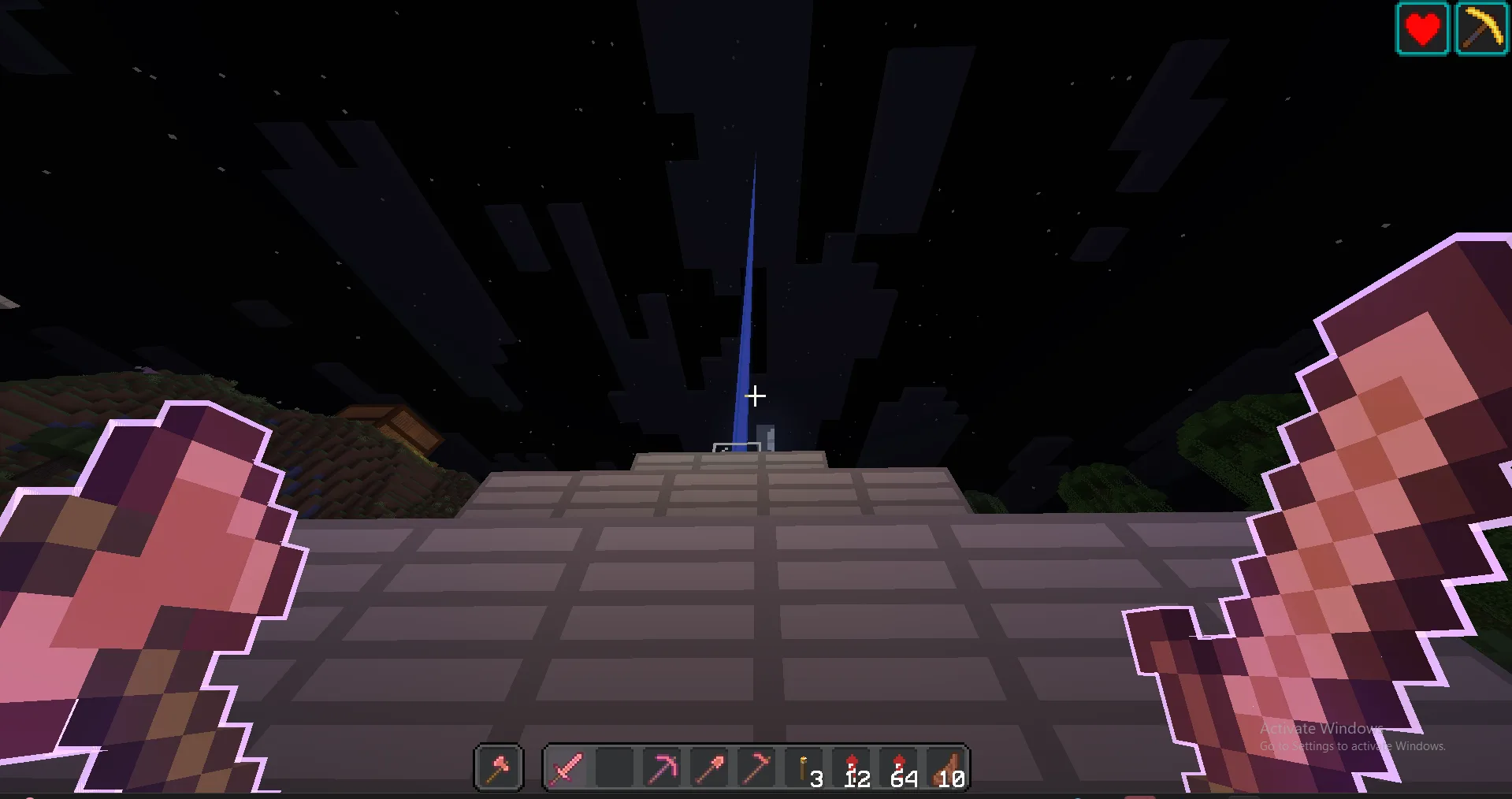Viewport: 1512px width, 799px height.
Task: Select the red item stack of 64
Action: click(900, 767)
